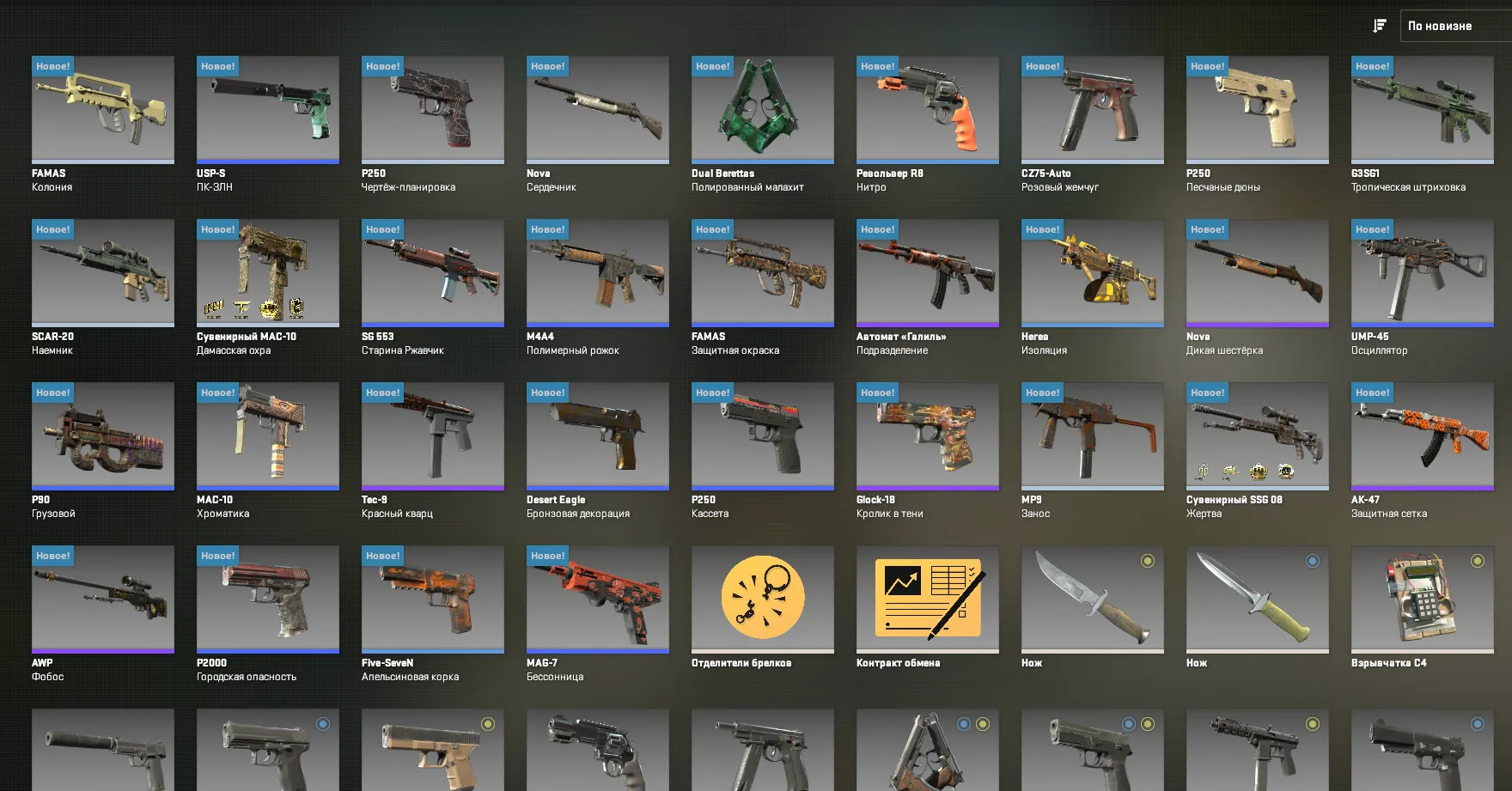Select the AK-47 Защитная сетка skin

[x=1422, y=435]
